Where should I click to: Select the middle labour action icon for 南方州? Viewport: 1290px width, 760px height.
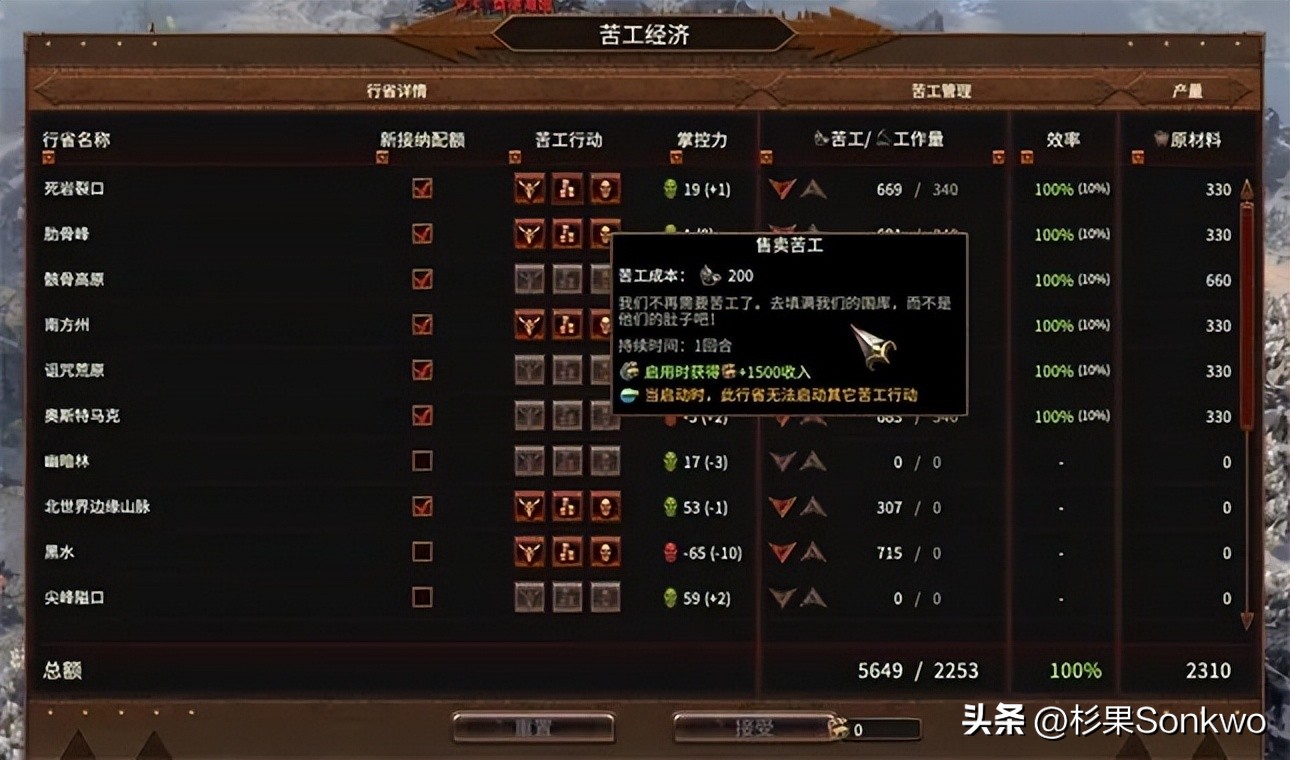pyautogui.click(x=567, y=325)
